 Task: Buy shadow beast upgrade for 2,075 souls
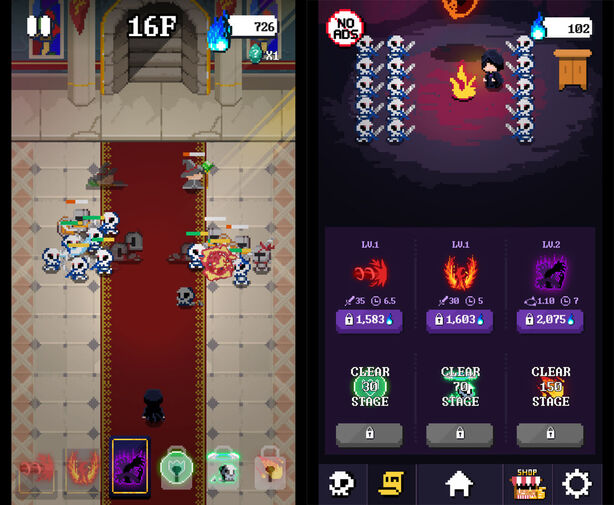tap(550, 320)
